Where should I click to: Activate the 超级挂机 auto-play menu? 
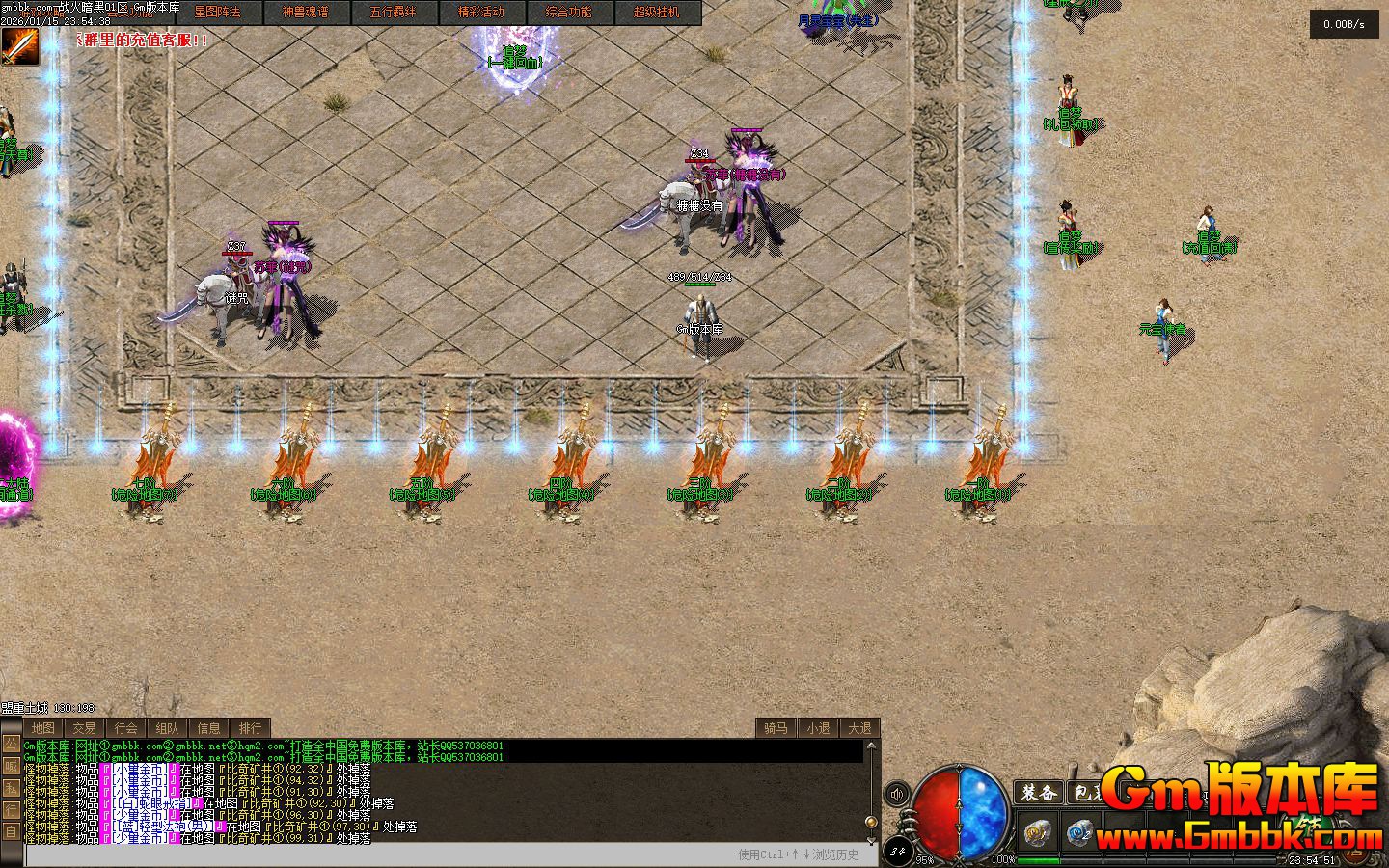pos(657,13)
